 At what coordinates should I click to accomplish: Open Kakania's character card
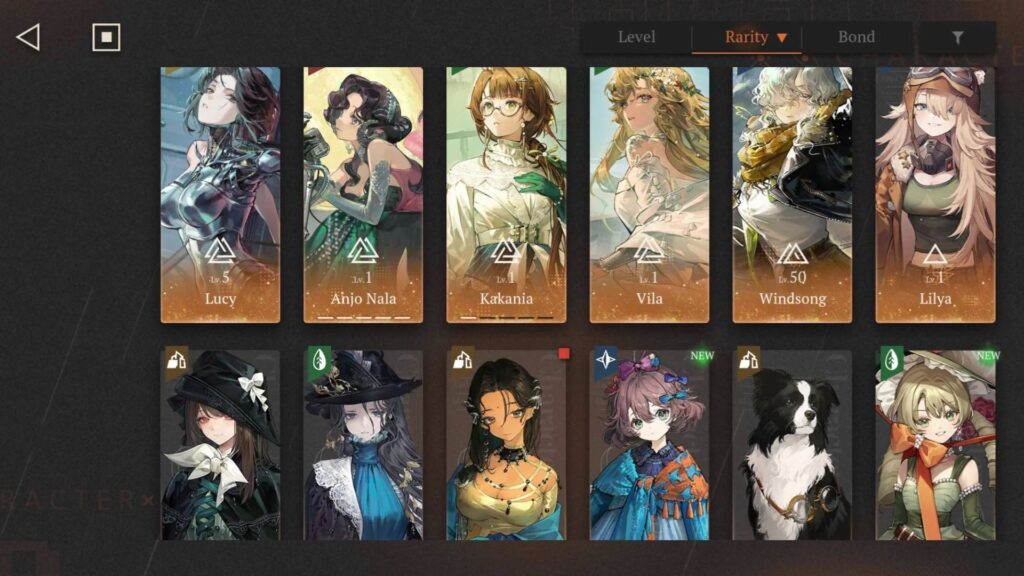pyautogui.click(x=506, y=195)
